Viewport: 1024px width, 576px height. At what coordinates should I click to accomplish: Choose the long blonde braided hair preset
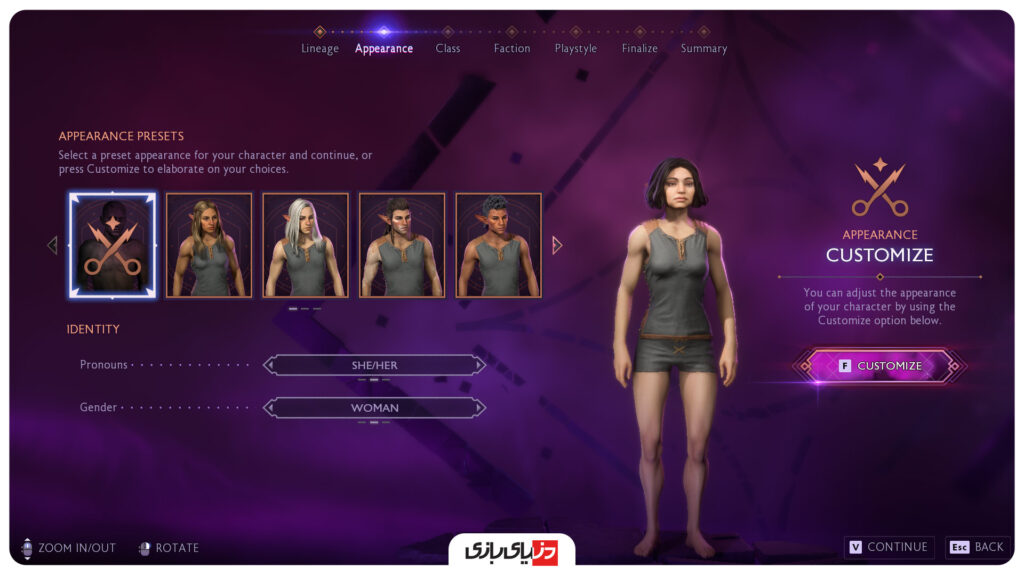click(x=208, y=245)
